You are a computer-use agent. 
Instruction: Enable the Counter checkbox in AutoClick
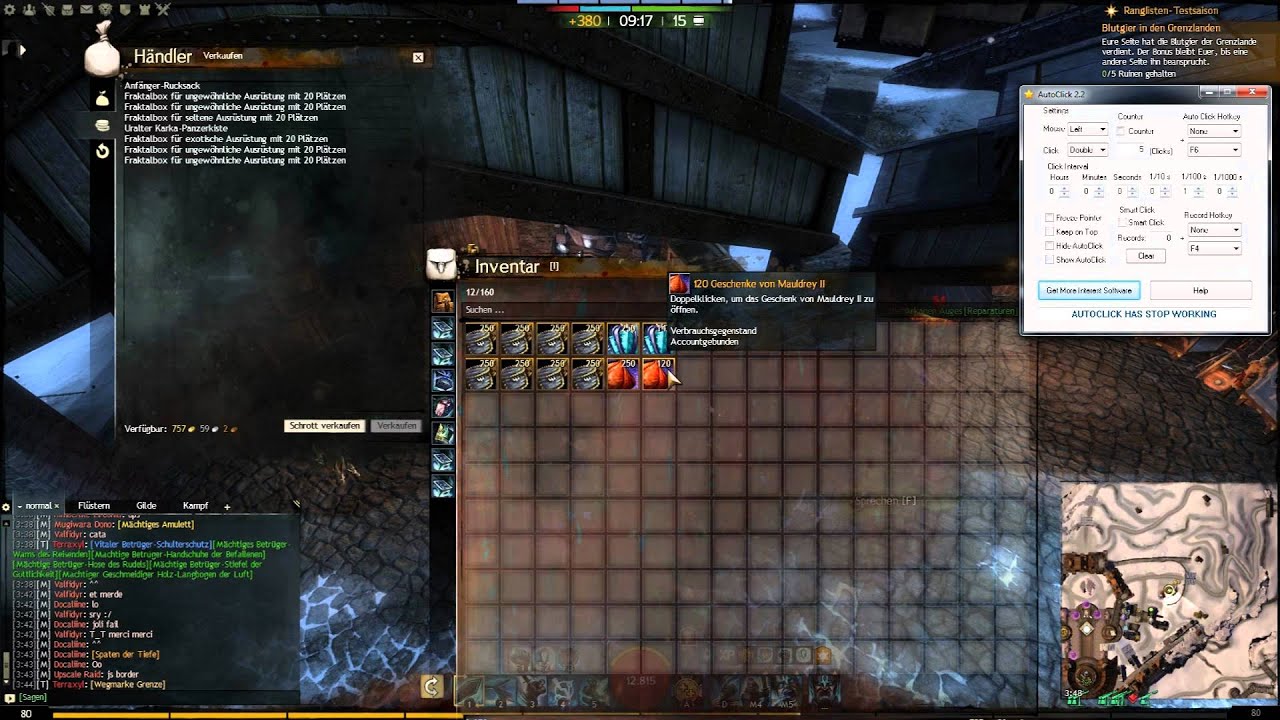[1120, 131]
